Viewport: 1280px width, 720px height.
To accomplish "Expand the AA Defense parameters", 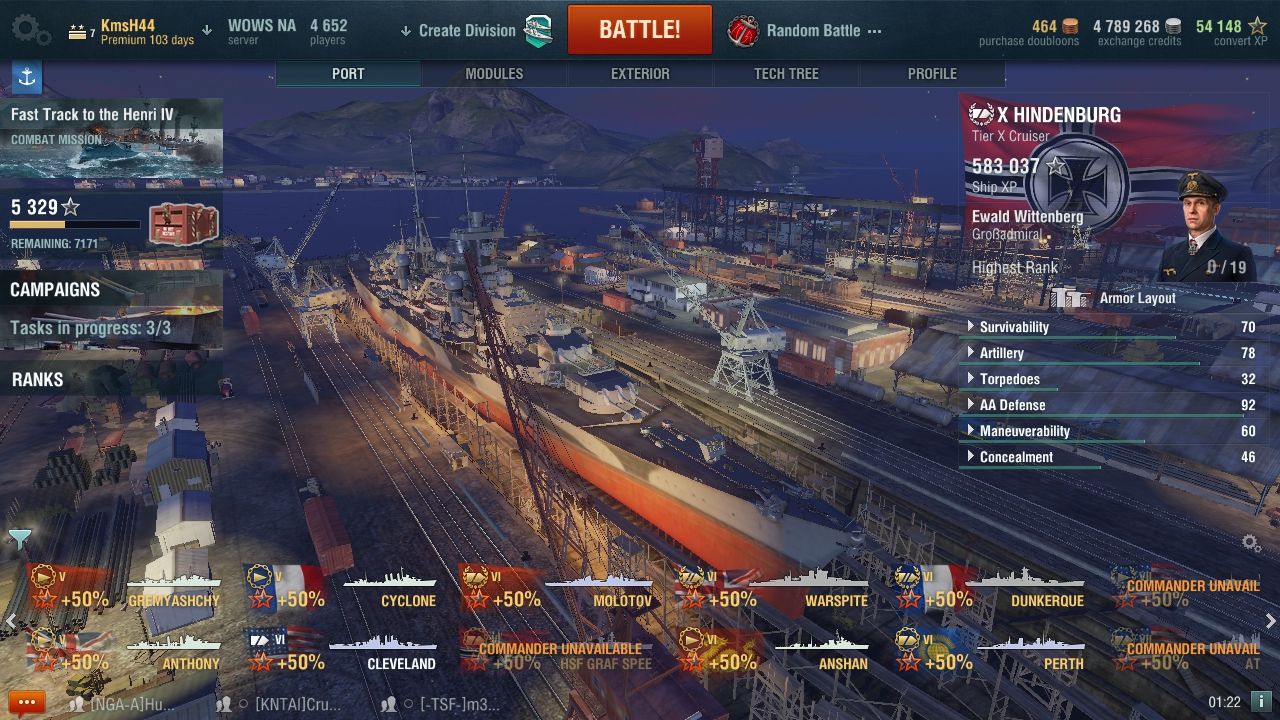I will point(1012,405).
